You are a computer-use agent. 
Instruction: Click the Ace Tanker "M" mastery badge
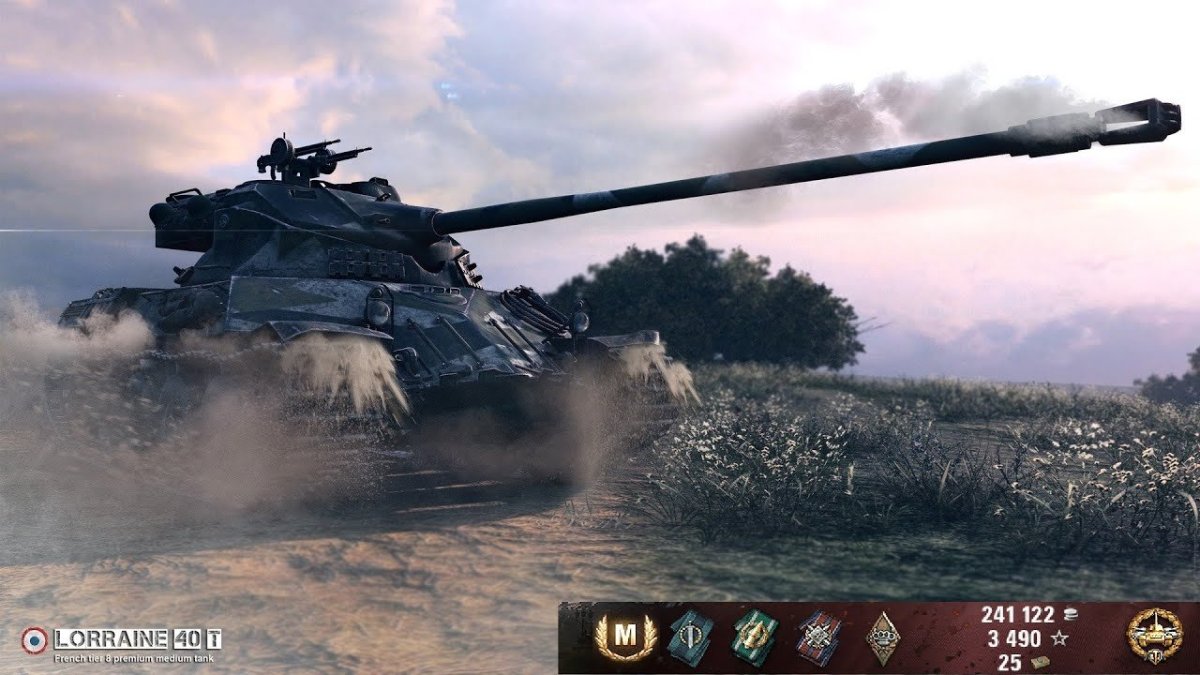[625, 637]
